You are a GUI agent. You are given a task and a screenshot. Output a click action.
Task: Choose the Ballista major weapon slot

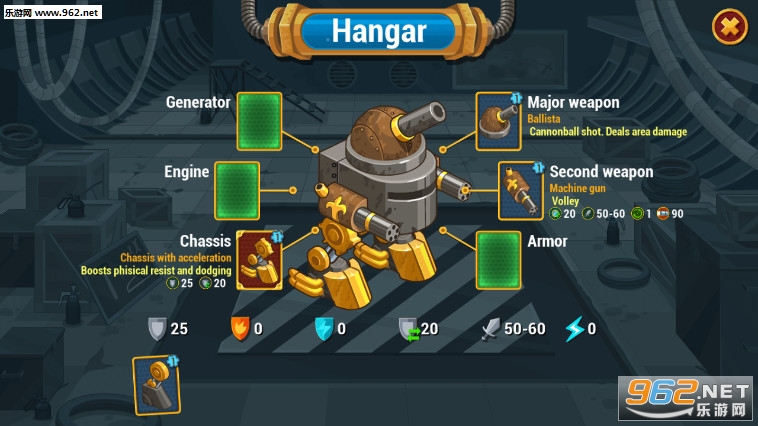click(498, 122)
